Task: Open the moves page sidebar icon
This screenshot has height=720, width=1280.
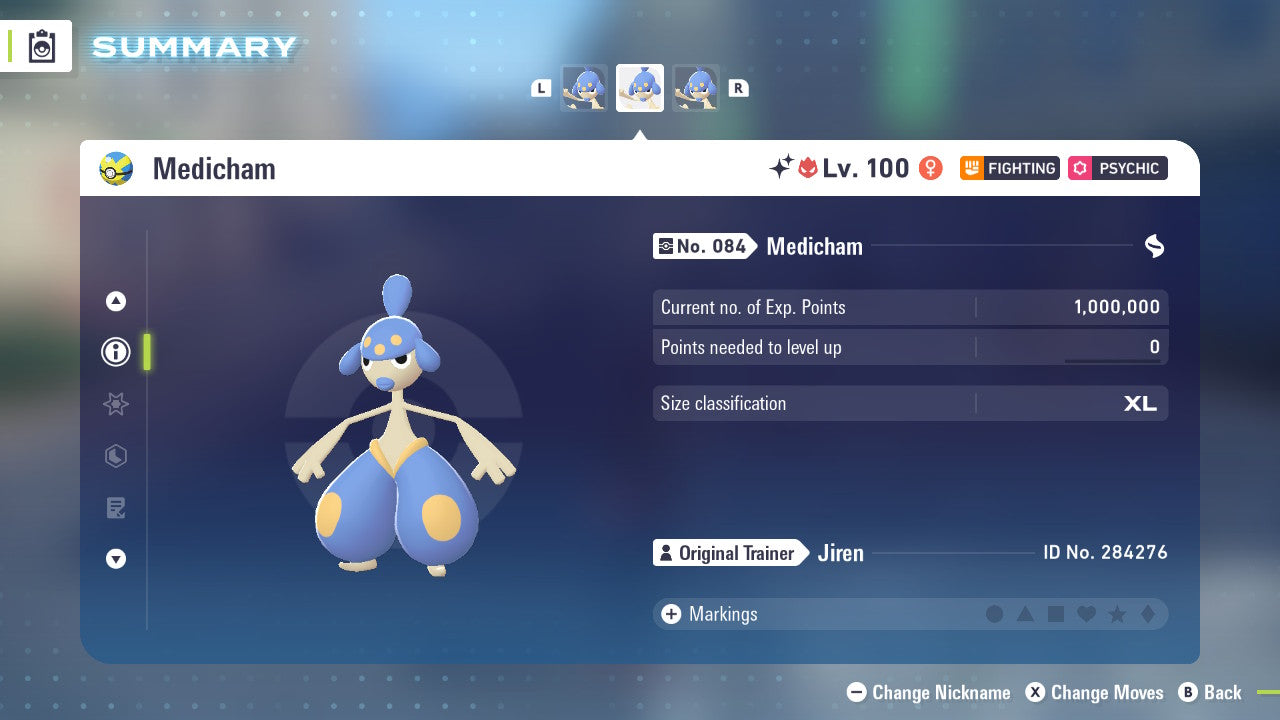Action: 115,508
